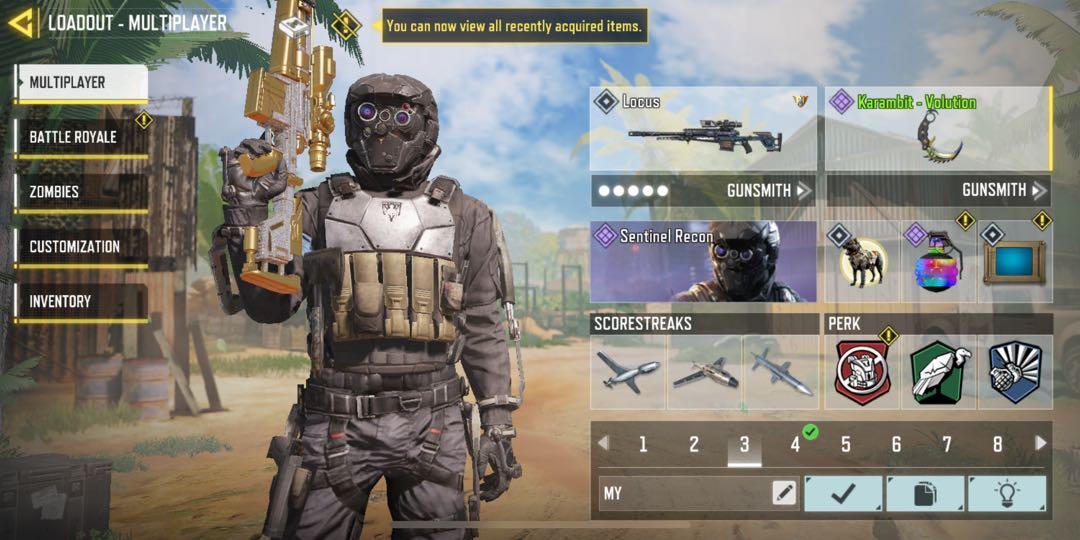Choose the rainbow grenade lethal slot
1080x540 pixels.
(938, 262)
